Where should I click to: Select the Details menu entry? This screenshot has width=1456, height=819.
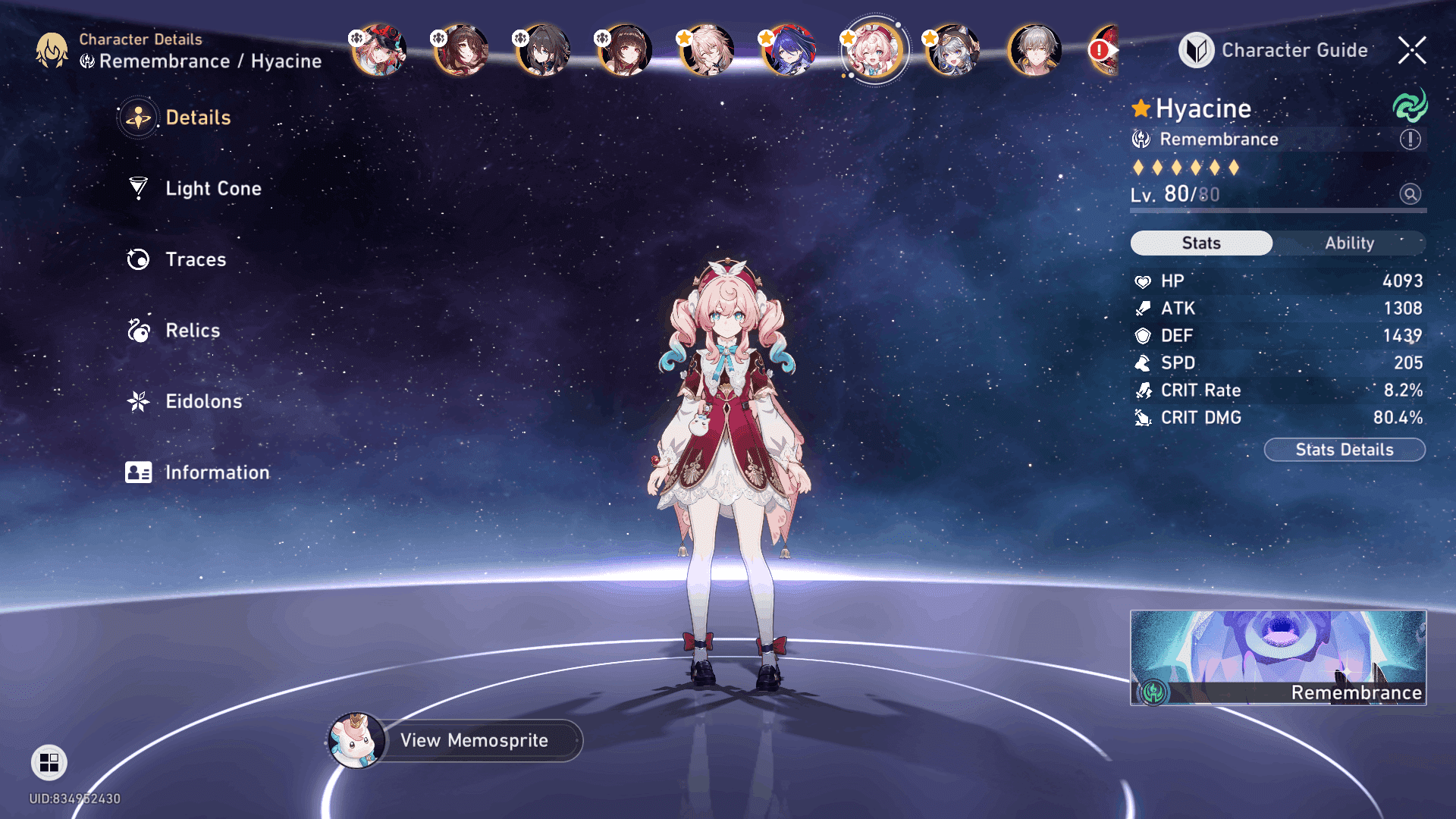(197, 118)
